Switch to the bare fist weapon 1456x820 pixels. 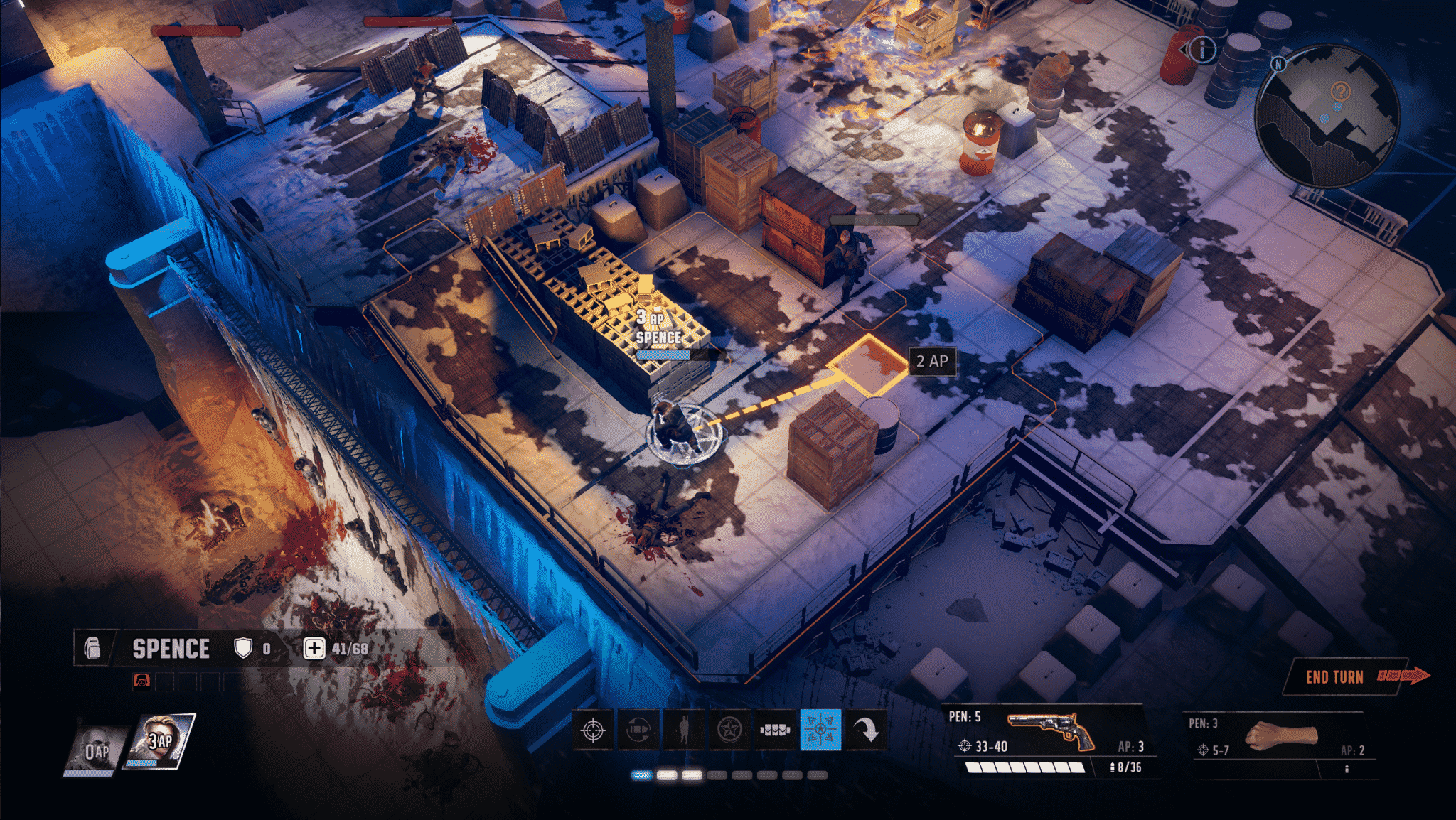coord(1280,739)
